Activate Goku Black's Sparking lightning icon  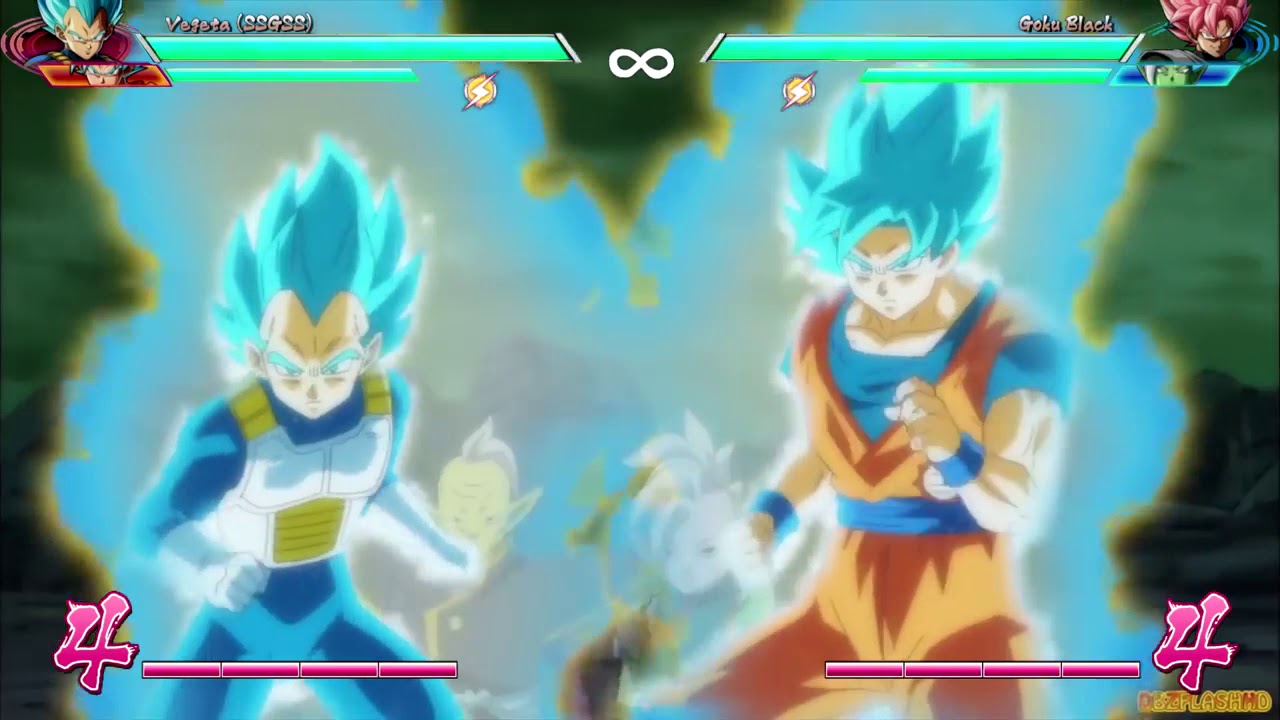tap(797, 92)
